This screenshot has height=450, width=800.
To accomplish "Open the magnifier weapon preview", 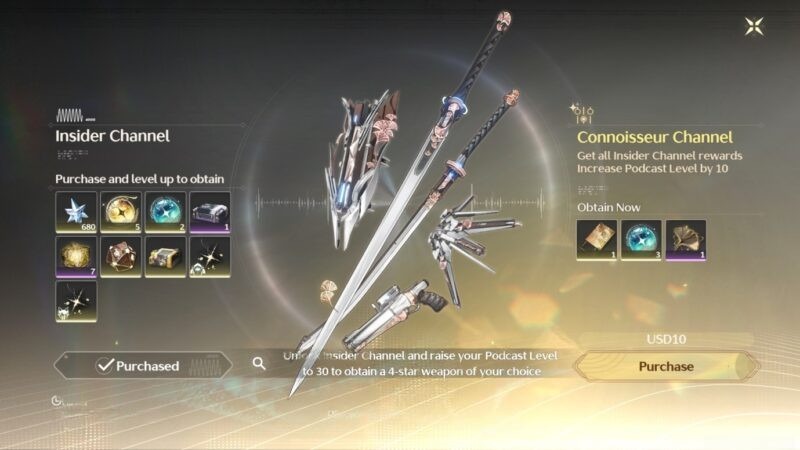I will 259,364.
